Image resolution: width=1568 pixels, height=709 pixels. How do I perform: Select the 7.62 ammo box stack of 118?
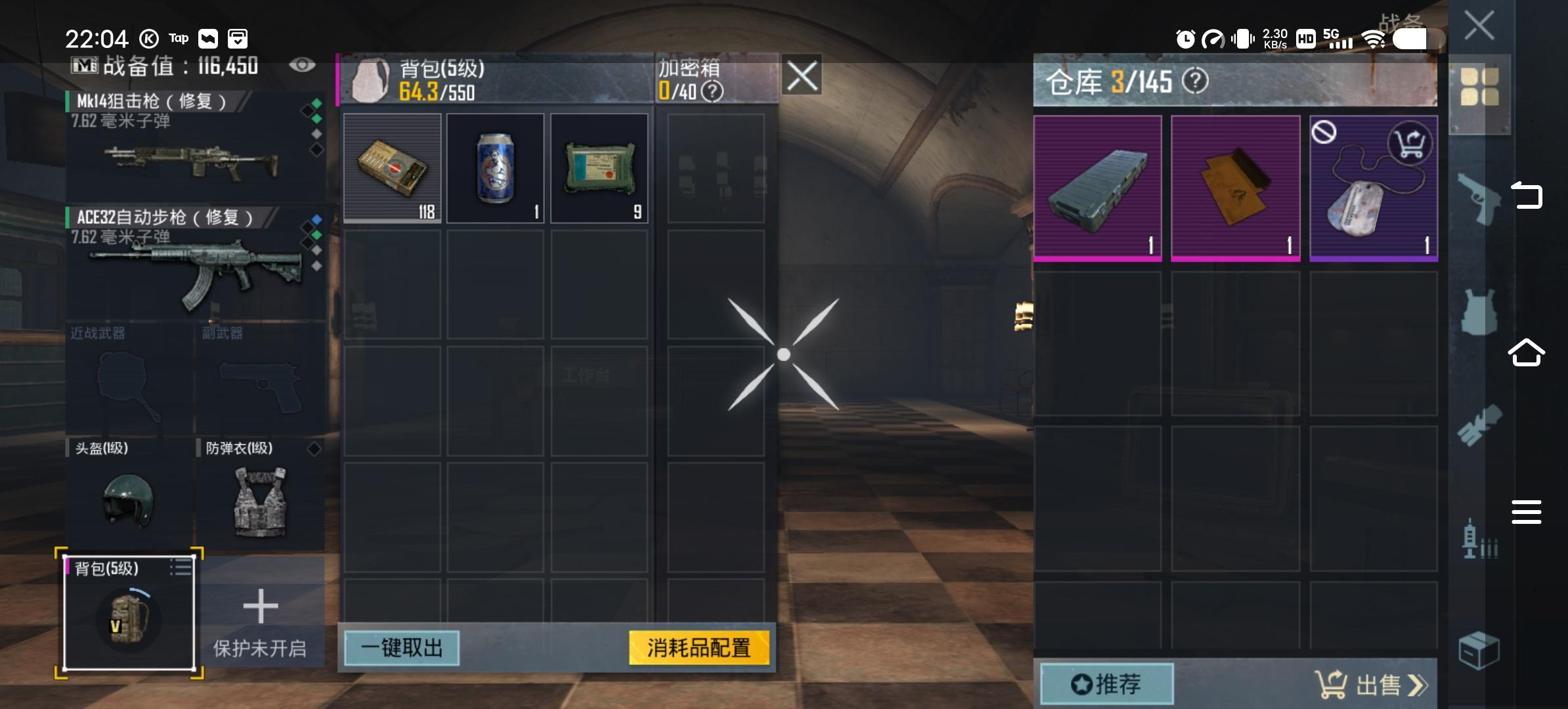point(392,167)
